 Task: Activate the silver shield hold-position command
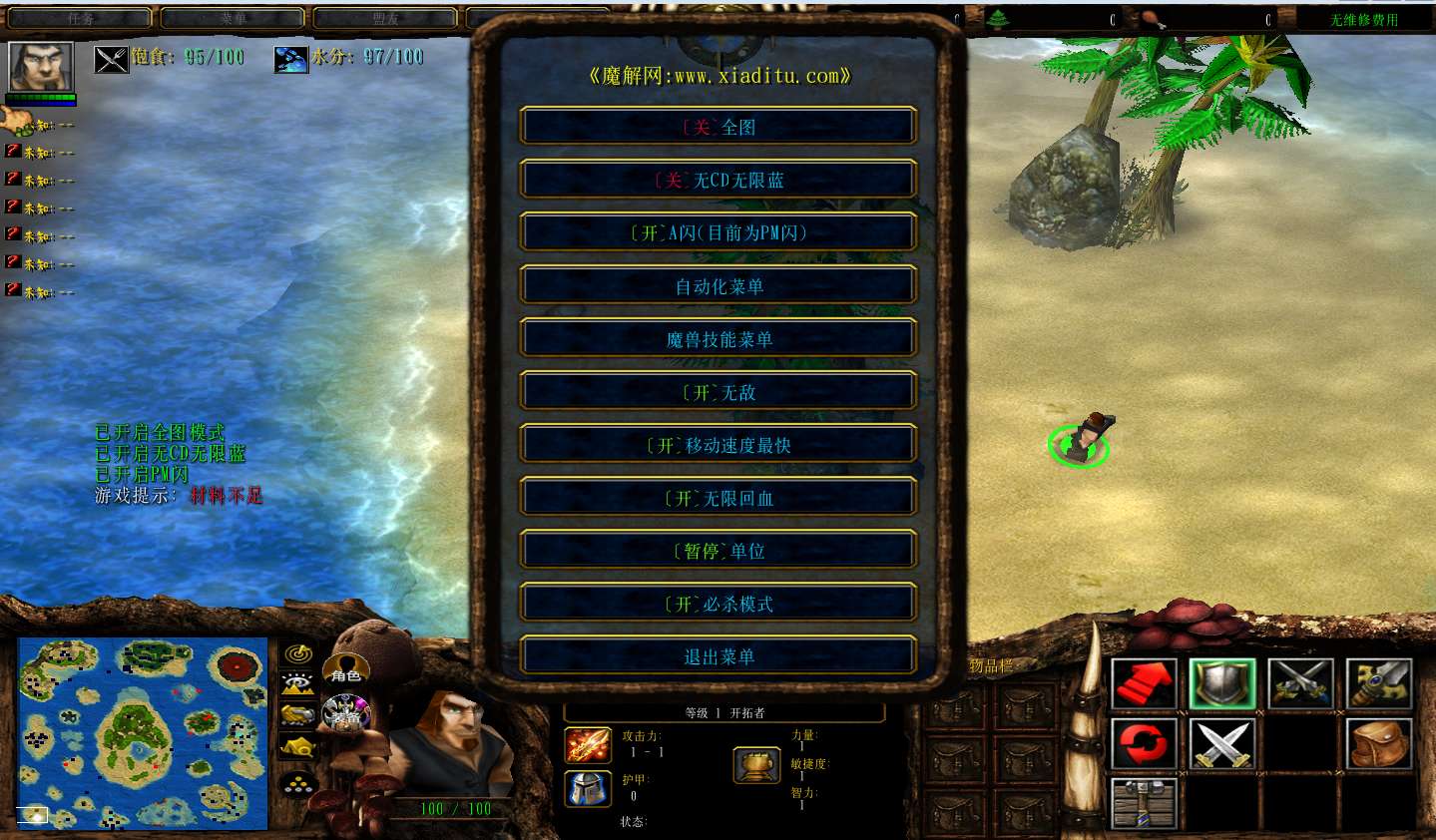coord(1222,684)
